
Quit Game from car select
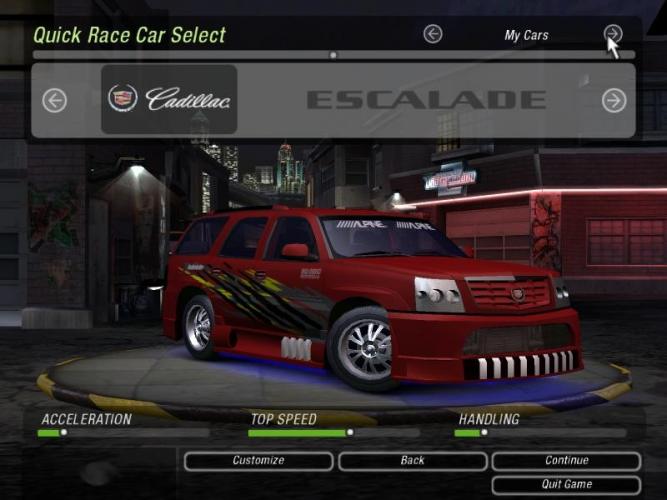566,484
